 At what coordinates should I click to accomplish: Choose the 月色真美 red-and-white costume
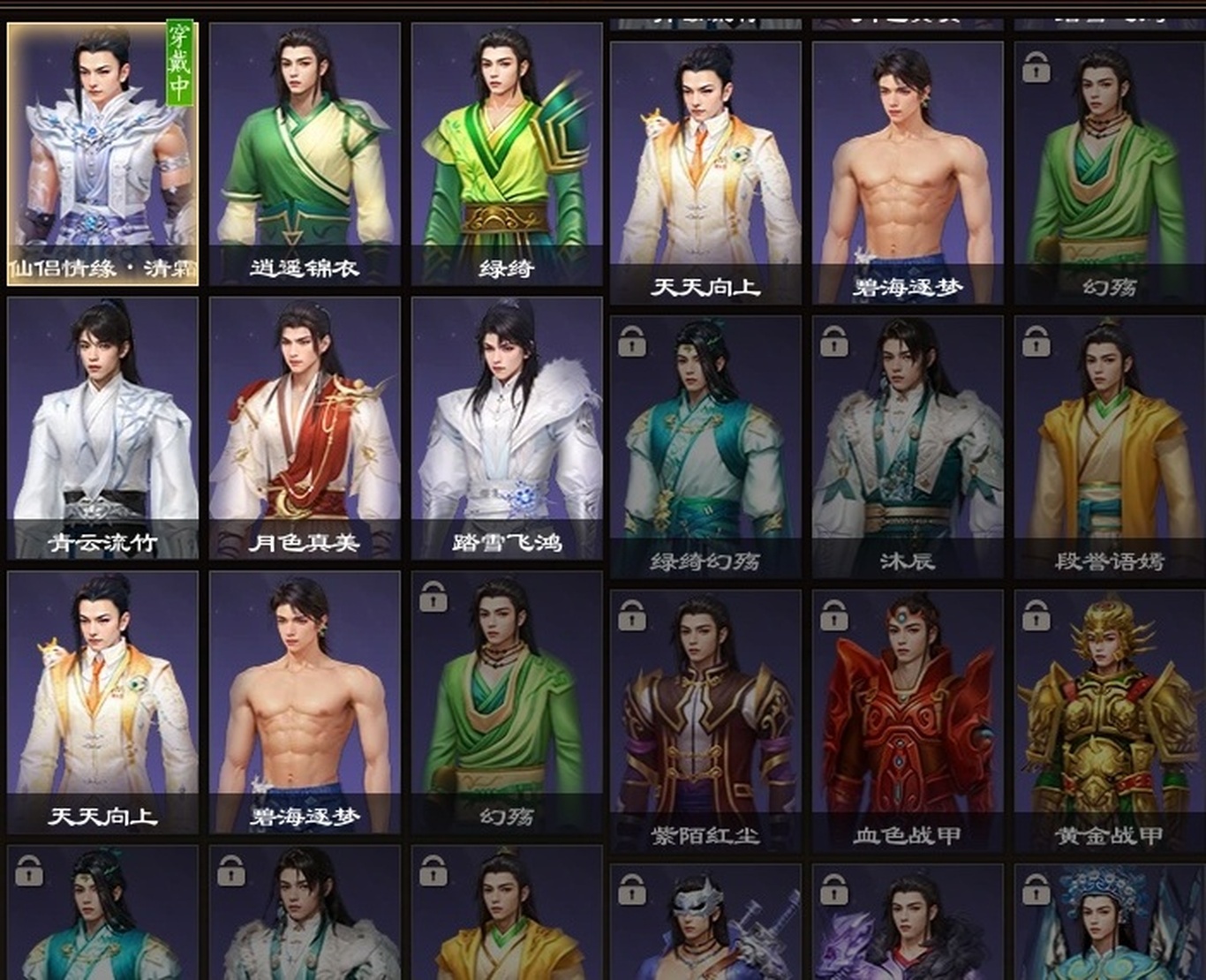click(x=305, y=428)
